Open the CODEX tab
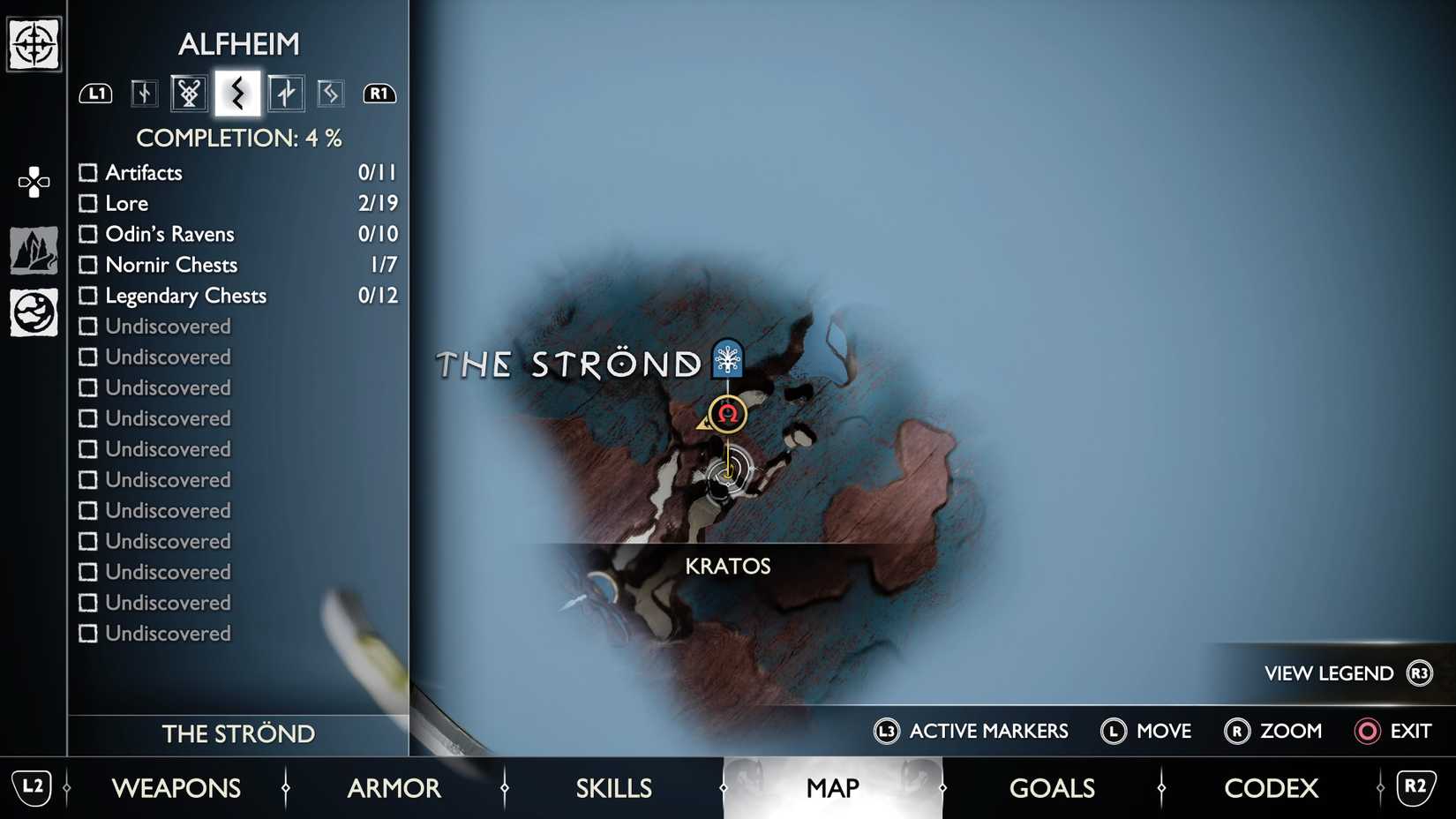 (x=1271, y=788)
